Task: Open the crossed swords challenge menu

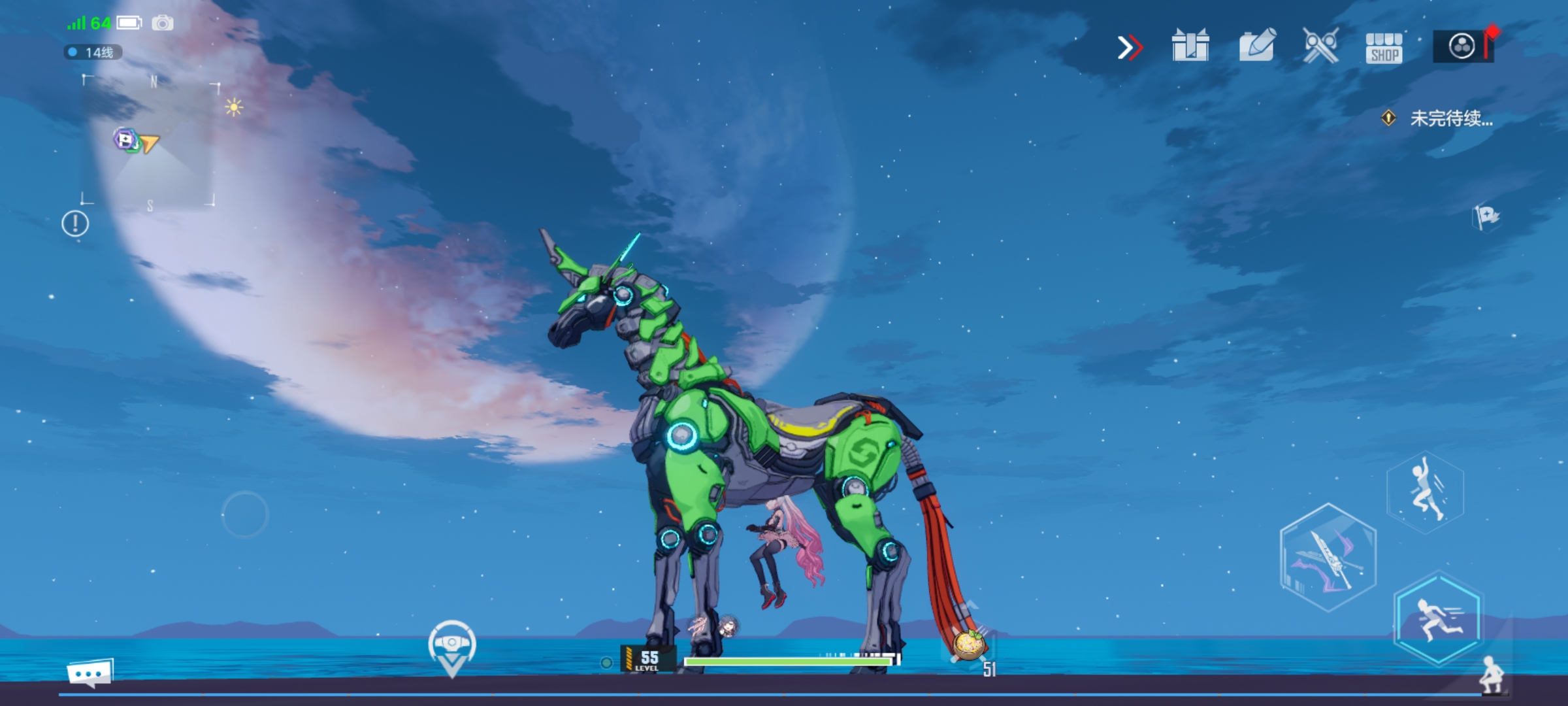Action: [x=1320, y=46]
